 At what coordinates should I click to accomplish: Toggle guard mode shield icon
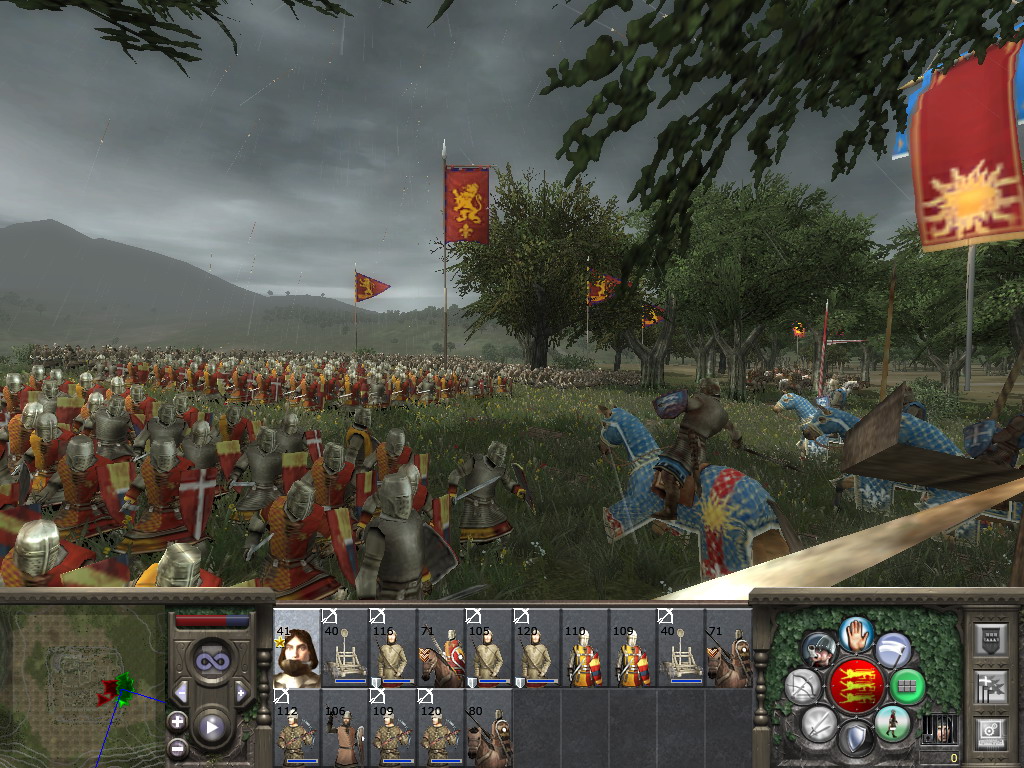tap(855, 738)
